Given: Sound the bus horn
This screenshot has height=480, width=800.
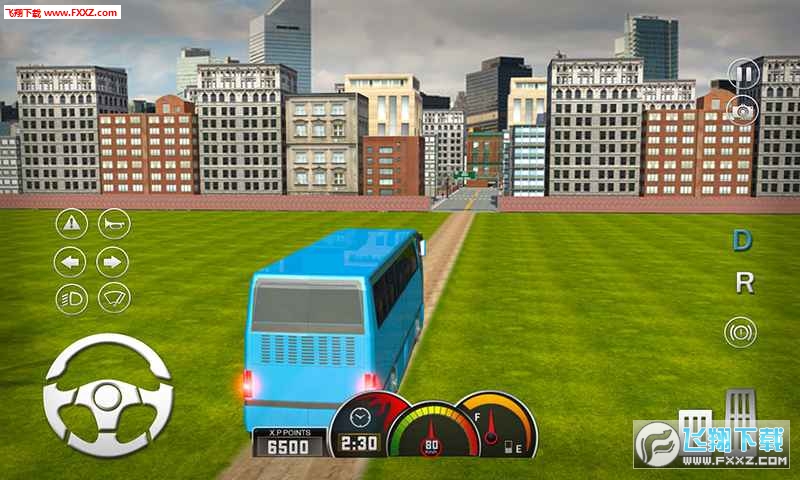Looking at the screenshot, I should click(113, 223).
